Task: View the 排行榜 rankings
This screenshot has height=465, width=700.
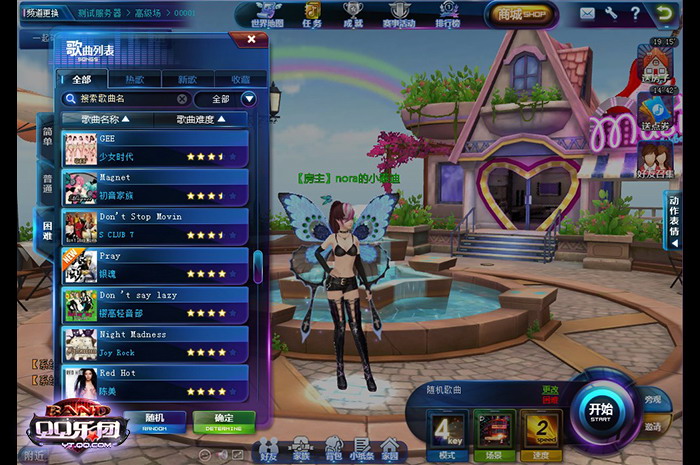Action: point(448,14)
